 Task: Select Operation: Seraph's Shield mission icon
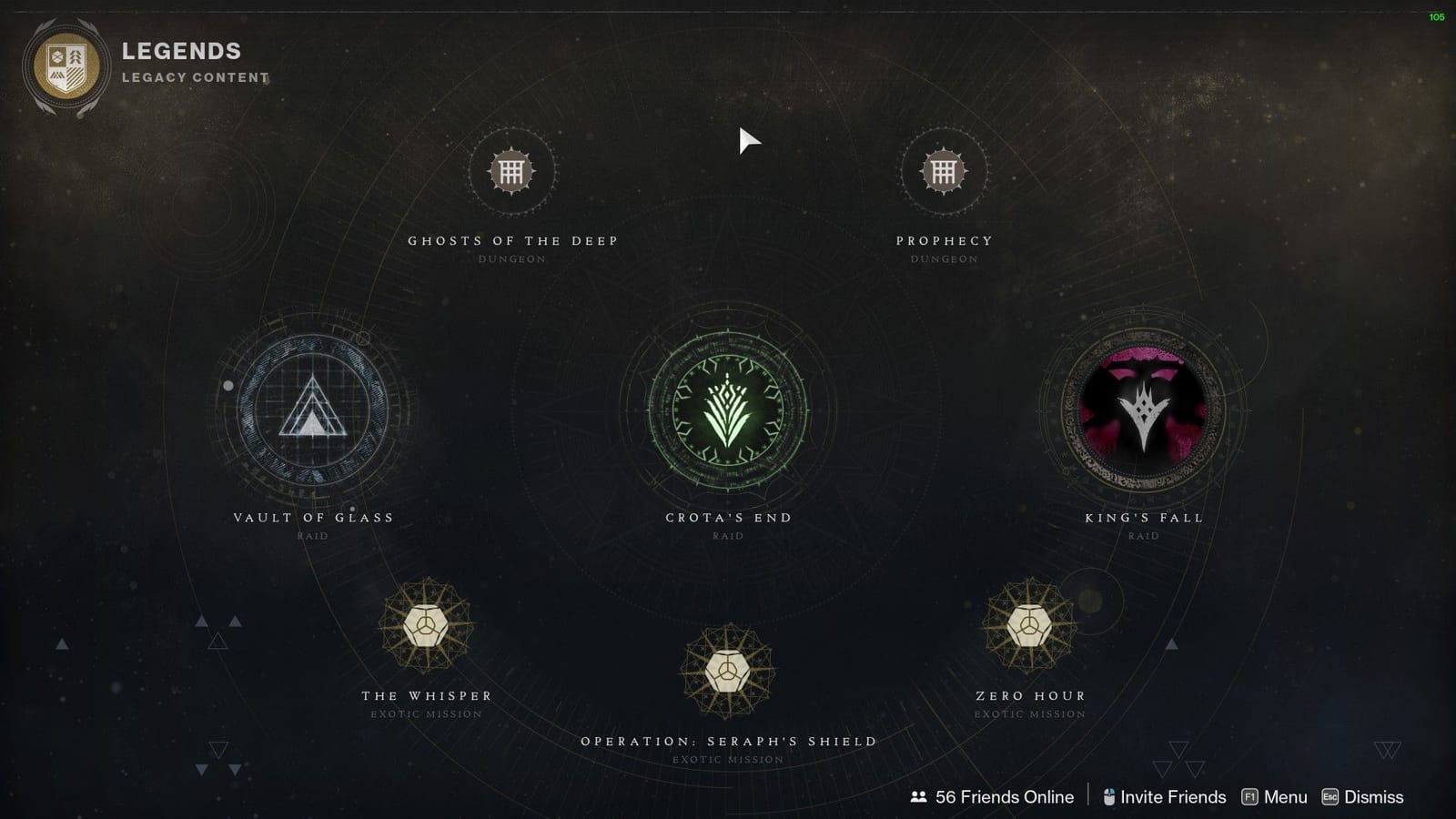(727, 672)
